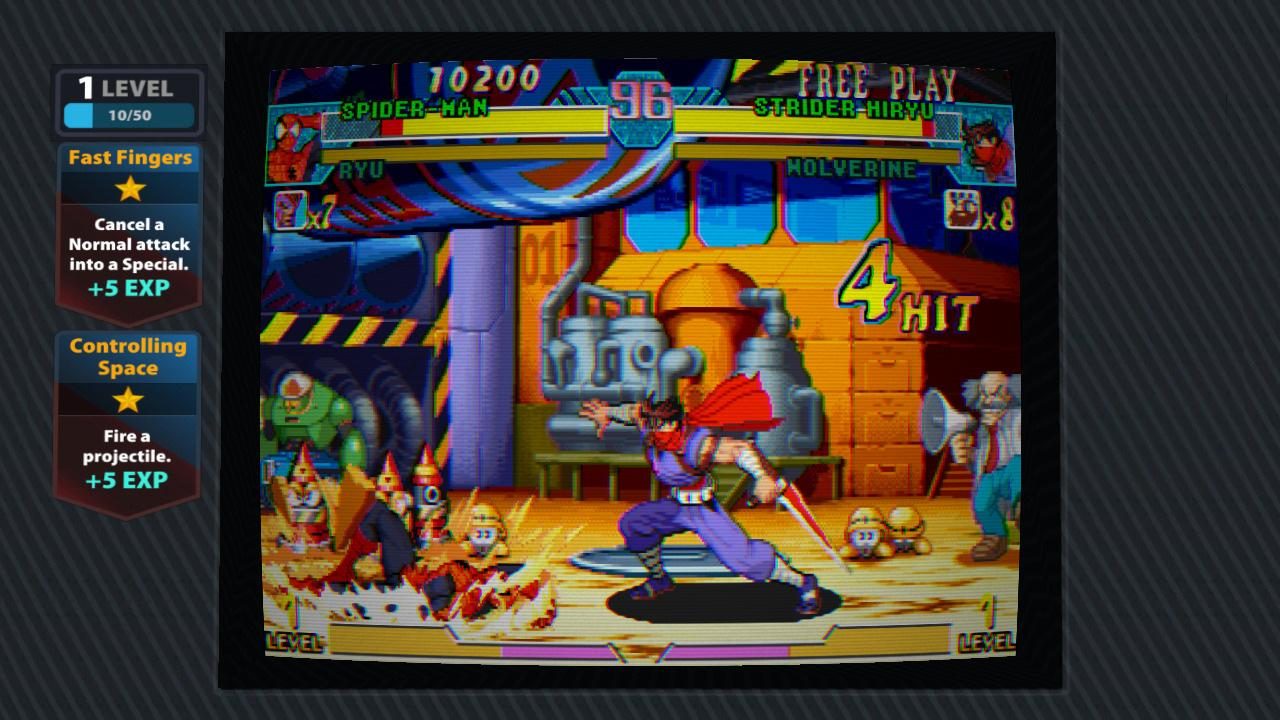Click the star under Fast Fingers

click(x=128, y=190)
